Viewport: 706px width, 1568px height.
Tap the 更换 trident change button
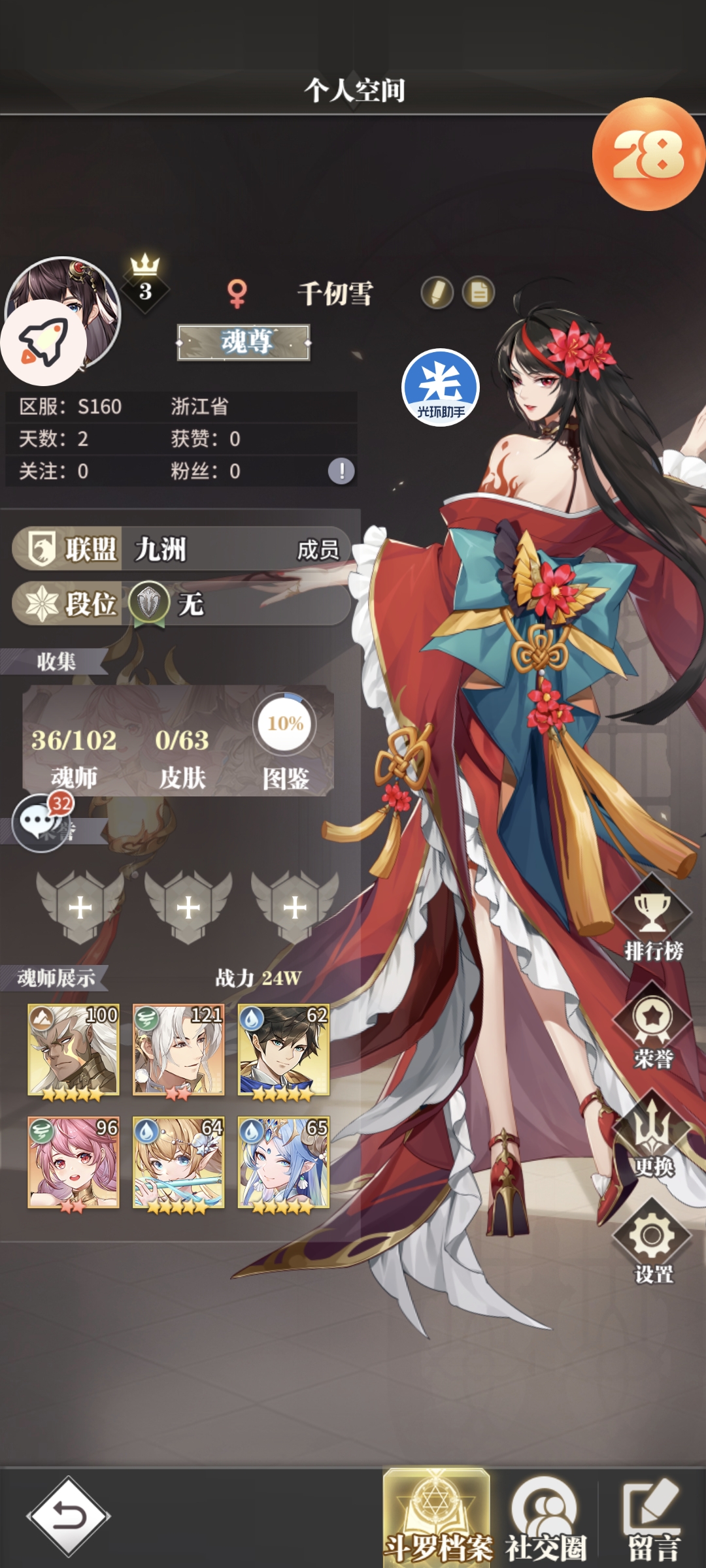point(652,1135)
